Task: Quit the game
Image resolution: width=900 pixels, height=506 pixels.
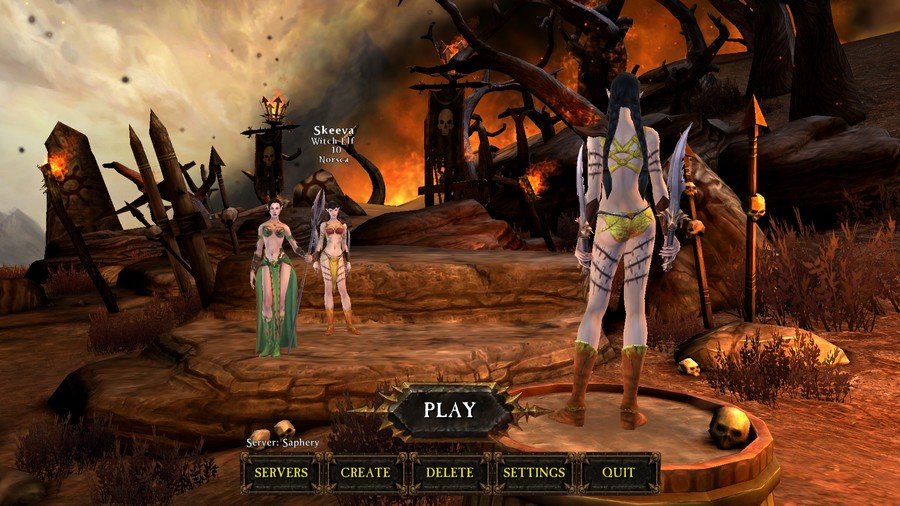Action: click(x=619, y=472)
